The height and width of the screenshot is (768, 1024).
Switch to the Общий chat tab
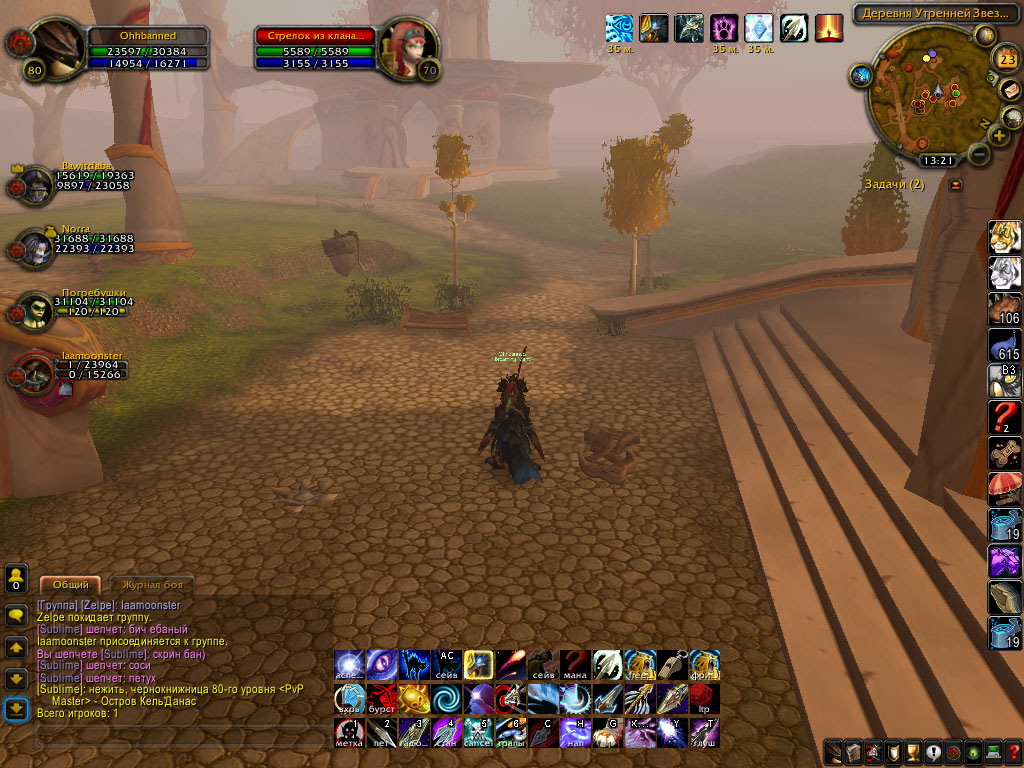pyautogui.click(x=70, y=584)
